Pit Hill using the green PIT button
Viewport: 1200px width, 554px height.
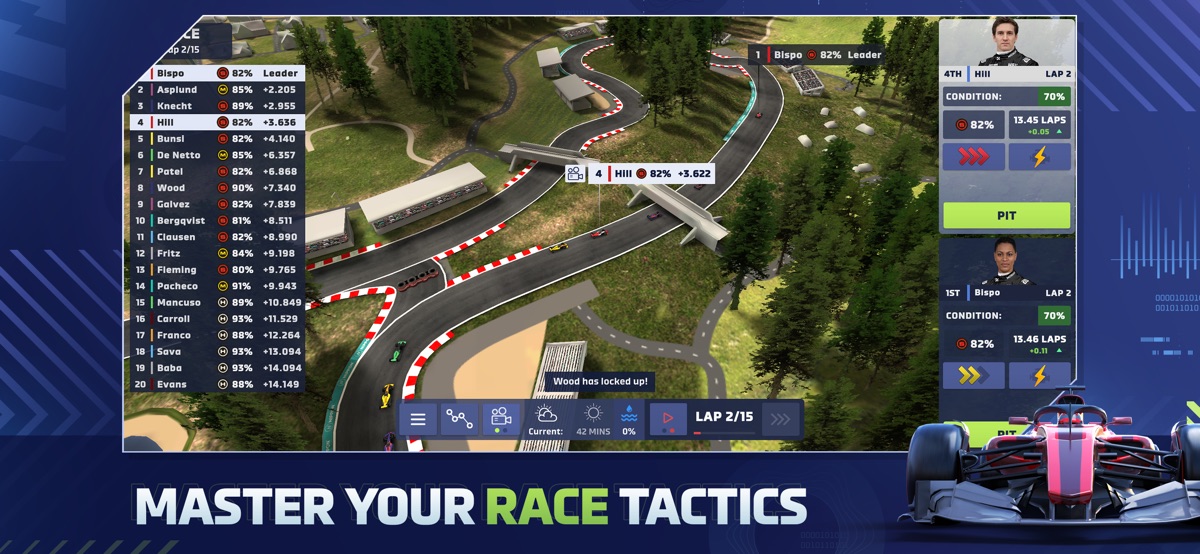click(1006, 215)
